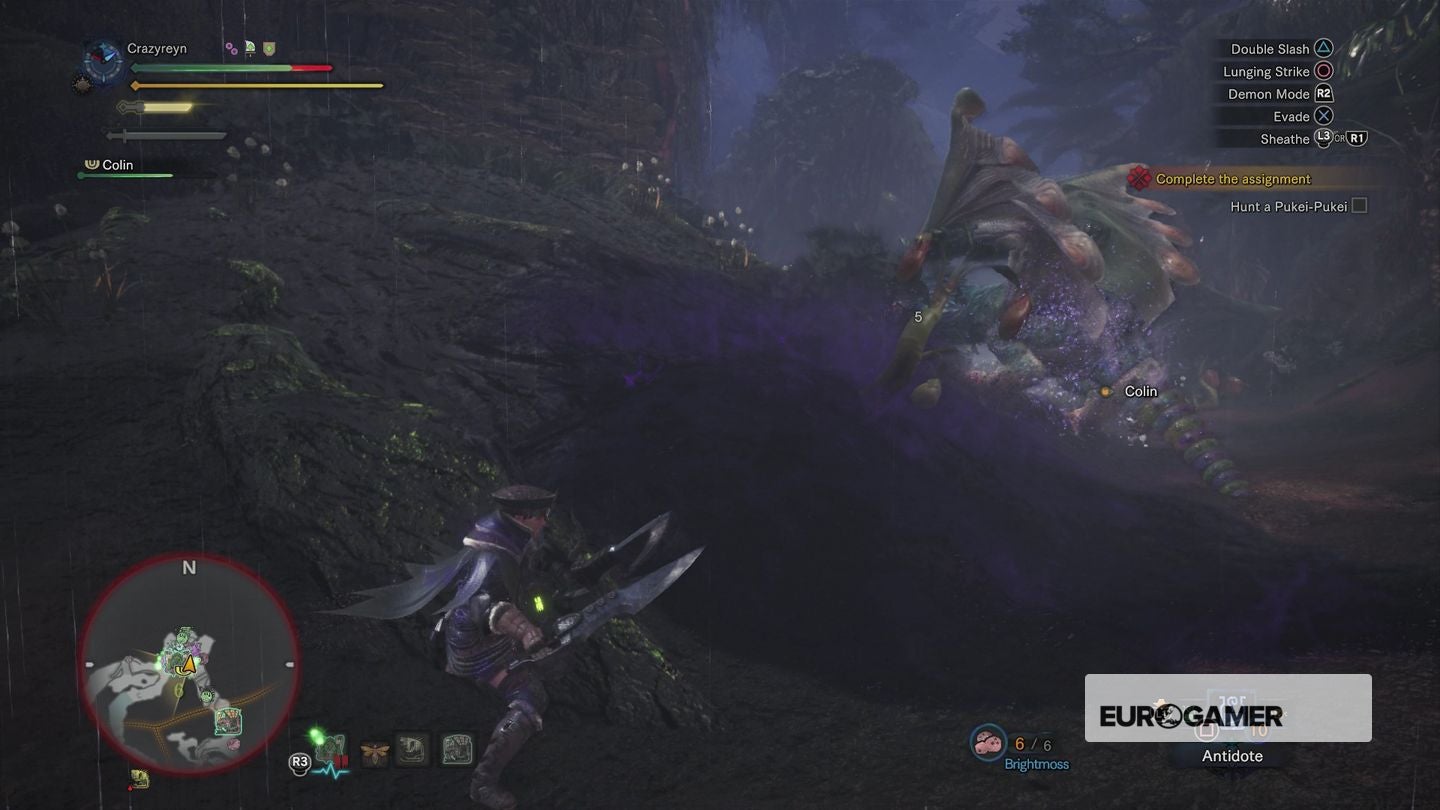Click the sharpness sword gauge icon
This screenshot has height=810, width=1440.
(150, 107)
